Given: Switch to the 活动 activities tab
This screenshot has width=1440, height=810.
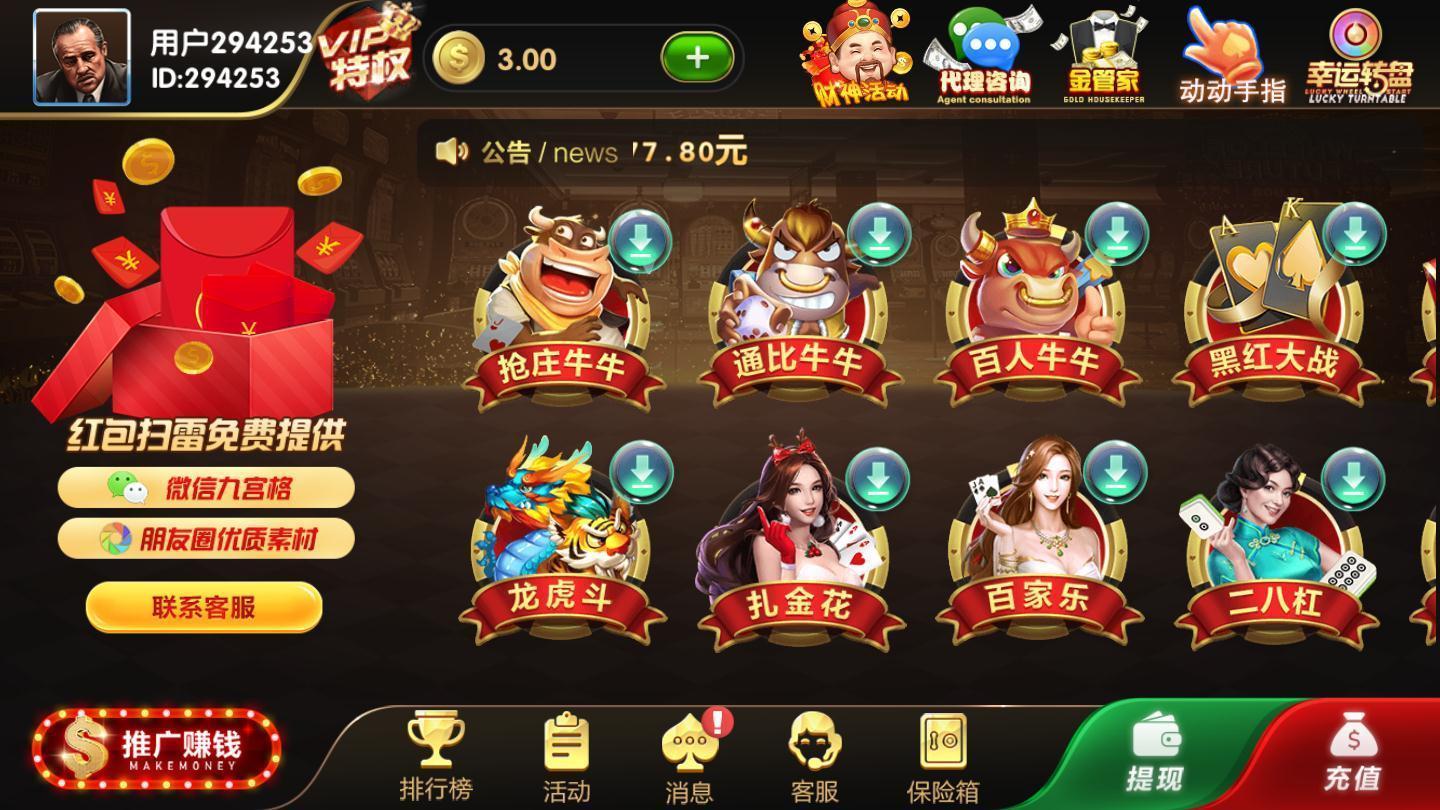Looking at the screenshot, I should [x=565, y=755].
